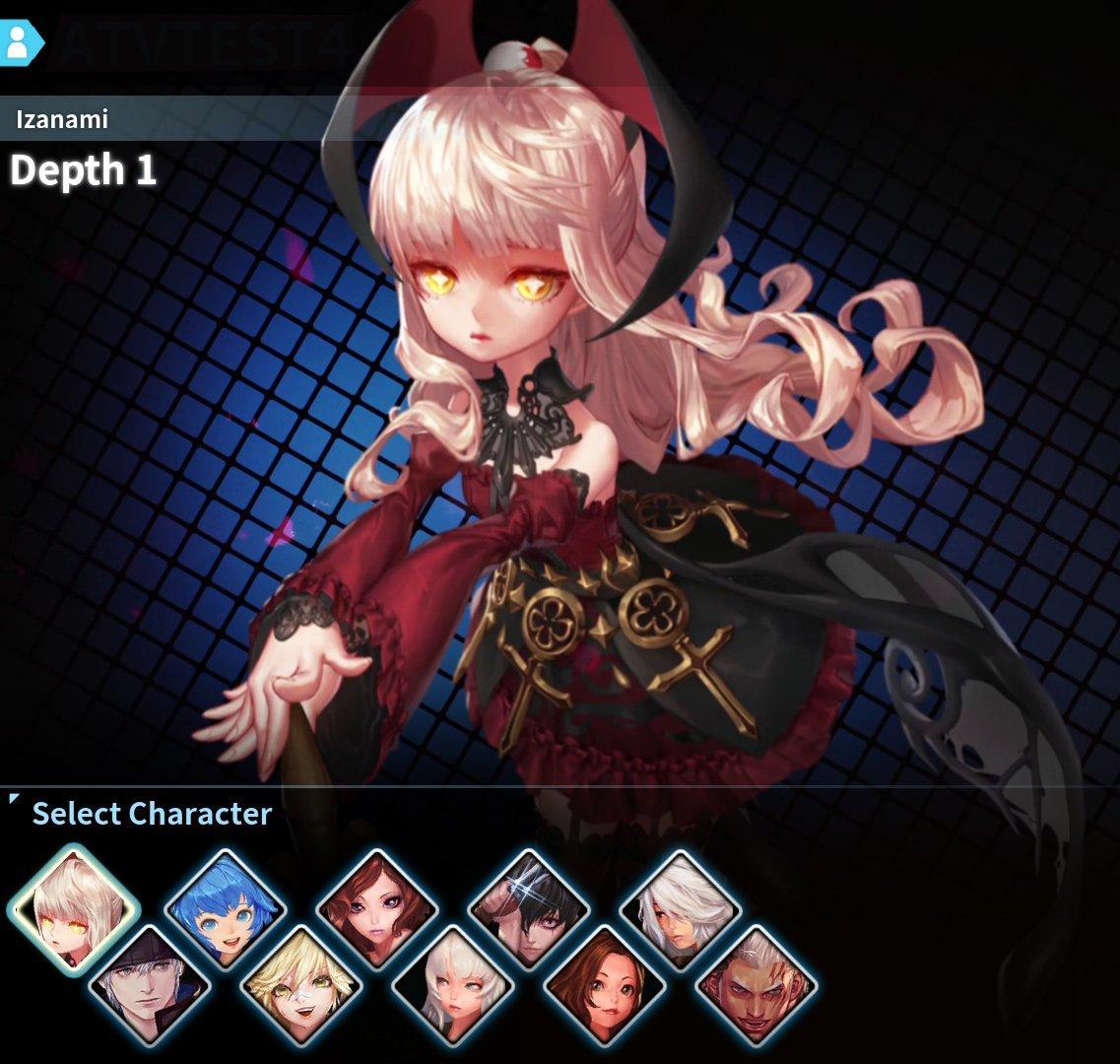Choose the pale girl with long white hair
Viewport: 1120px width, 1064px height.
[453, 985]
